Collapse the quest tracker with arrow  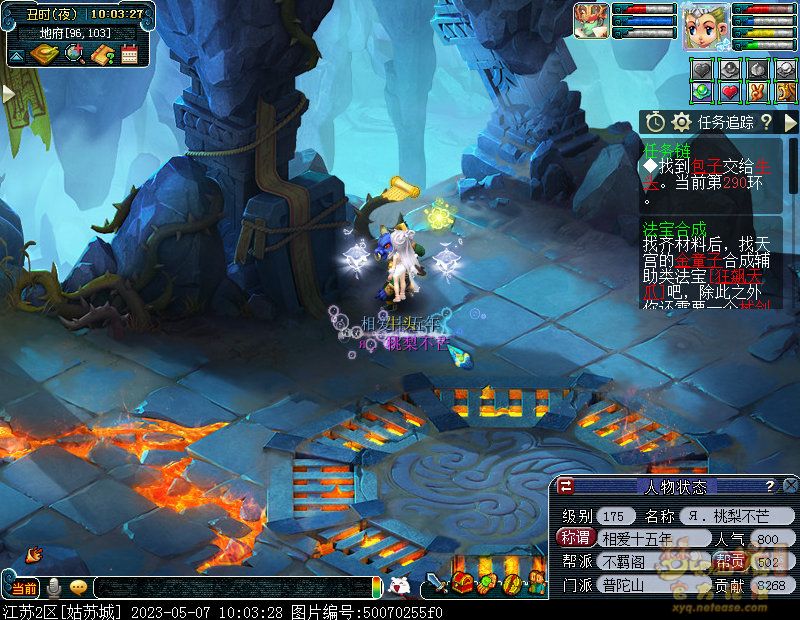[x=789, y=122]
